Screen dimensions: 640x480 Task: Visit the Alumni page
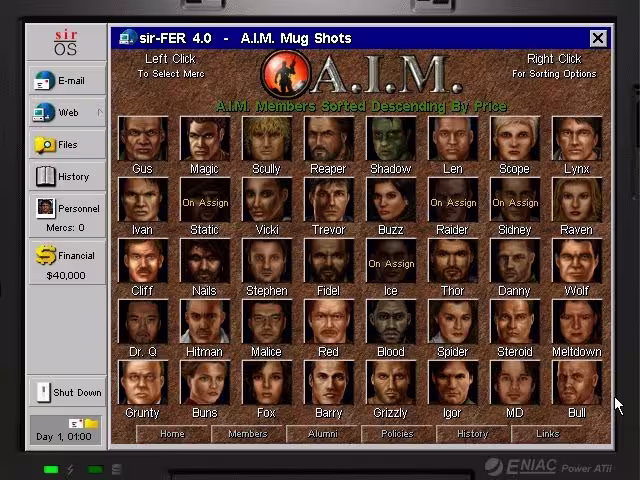tap(322, 434)
